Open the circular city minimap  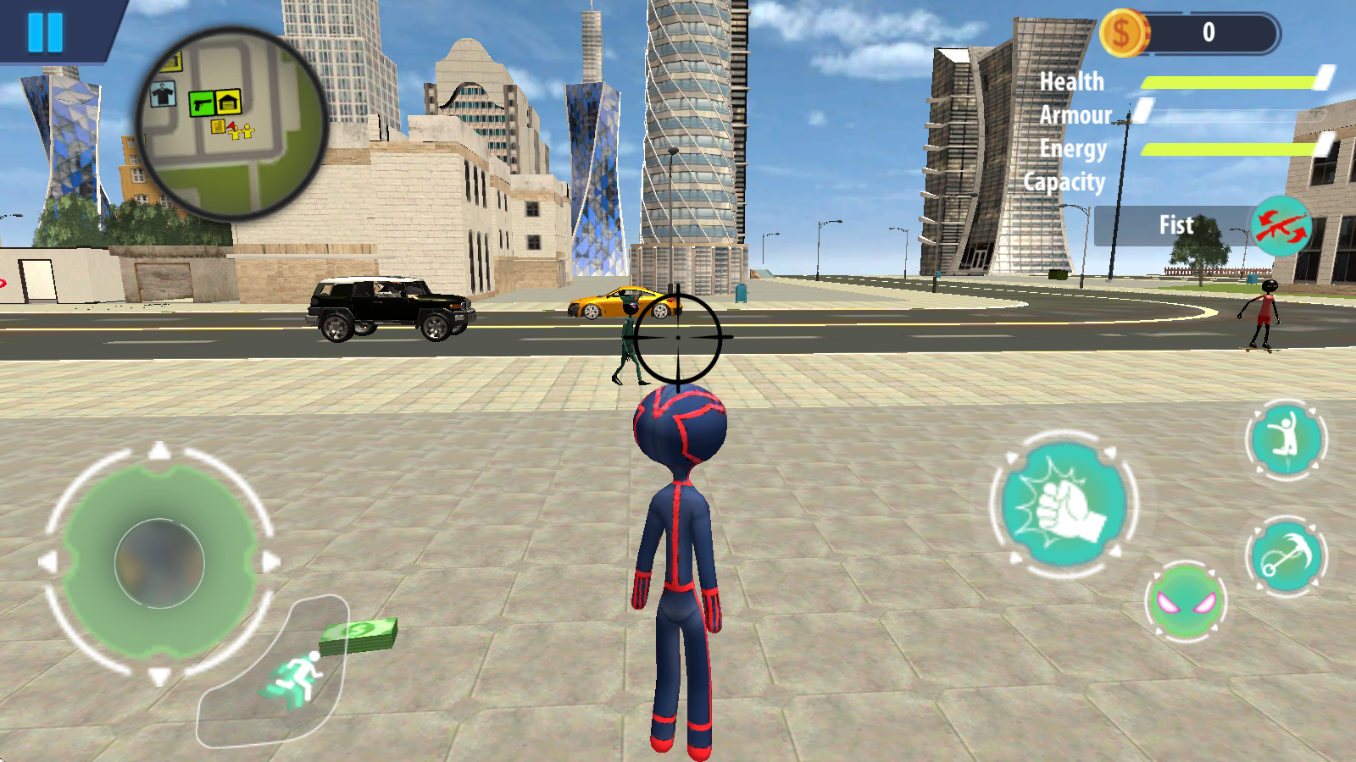234,122
